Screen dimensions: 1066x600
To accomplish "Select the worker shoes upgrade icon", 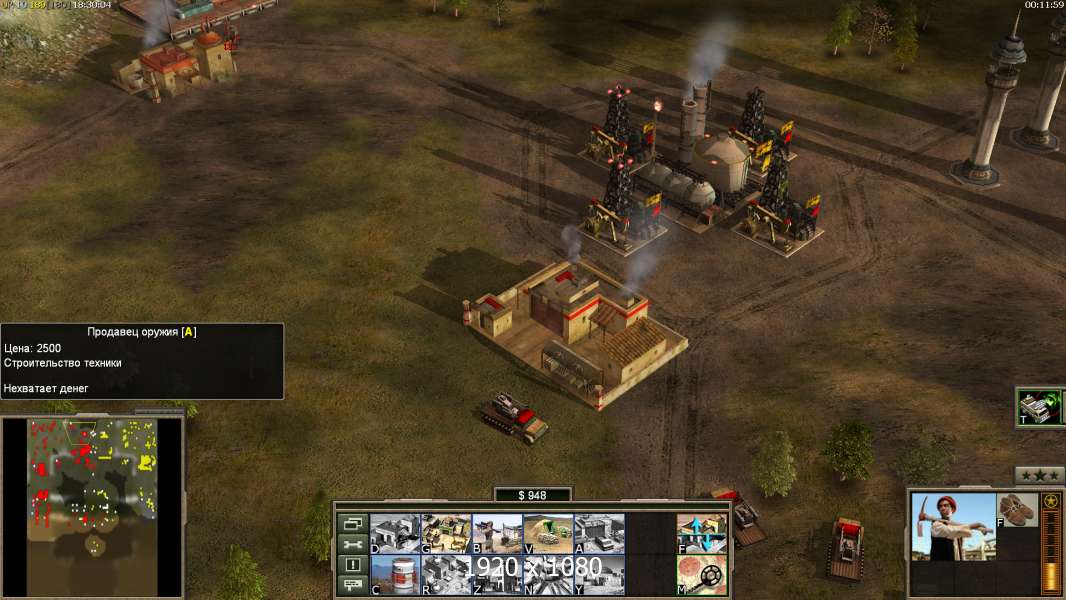I will [1018, 509].
